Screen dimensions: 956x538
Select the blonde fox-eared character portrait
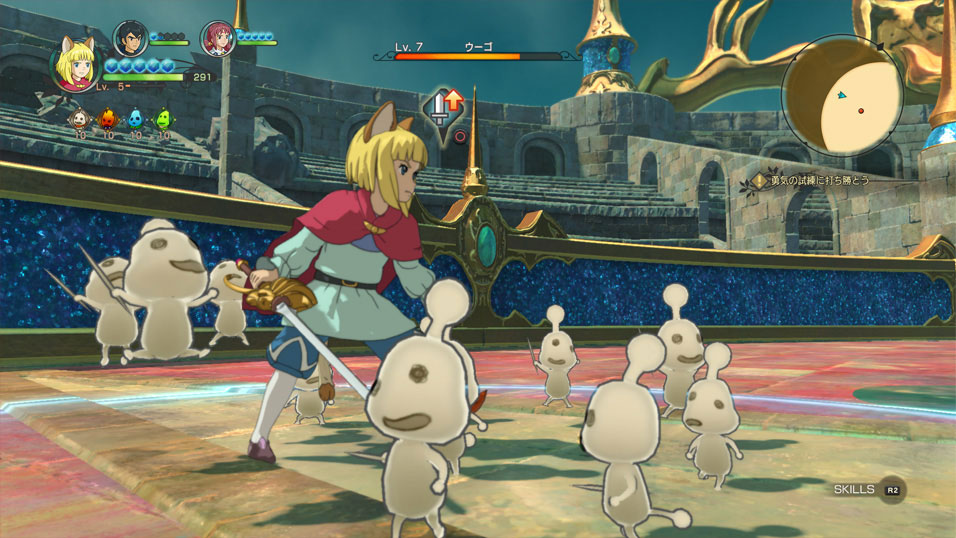coord(76,64)
